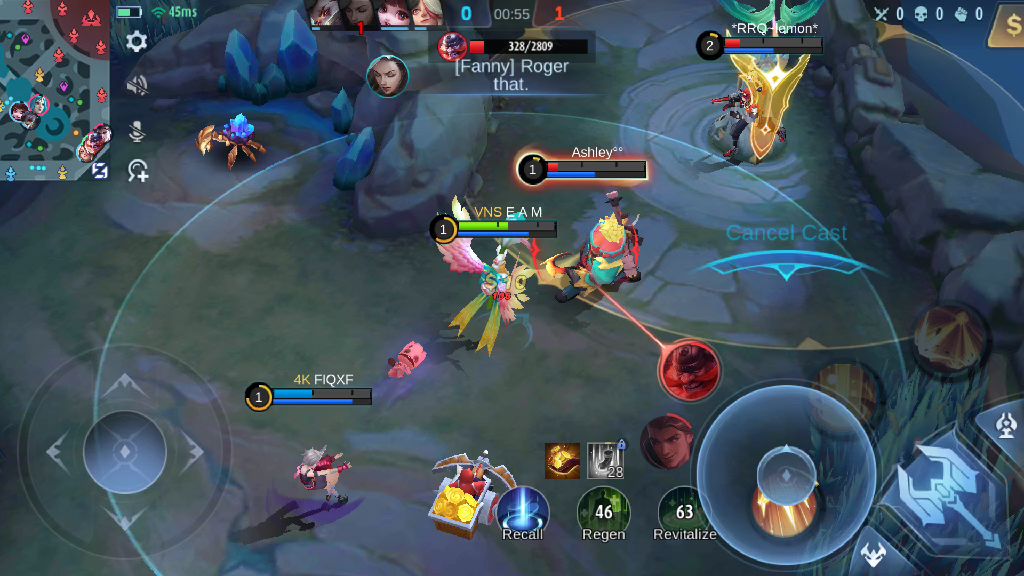Toggle the muted speaker icon
1024x576 pixels.
[x=137, y=84]
